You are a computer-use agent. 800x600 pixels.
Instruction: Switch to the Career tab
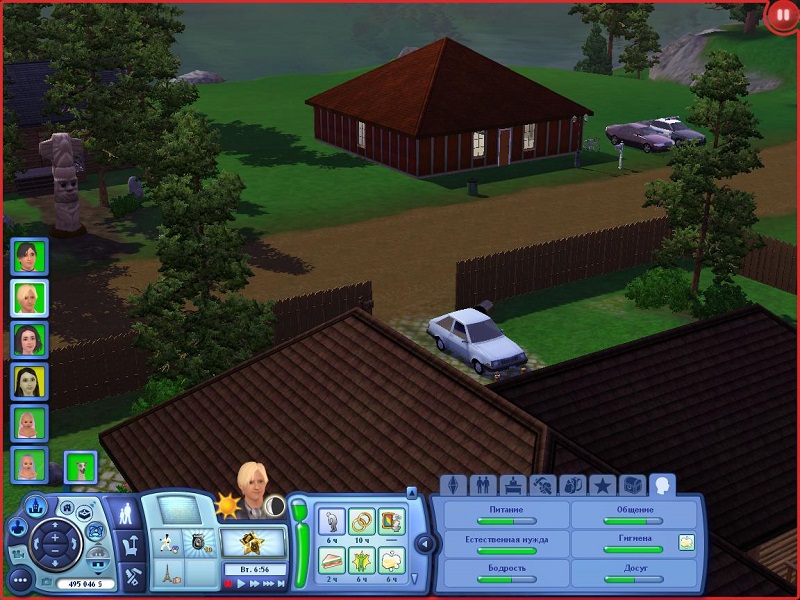513,486
